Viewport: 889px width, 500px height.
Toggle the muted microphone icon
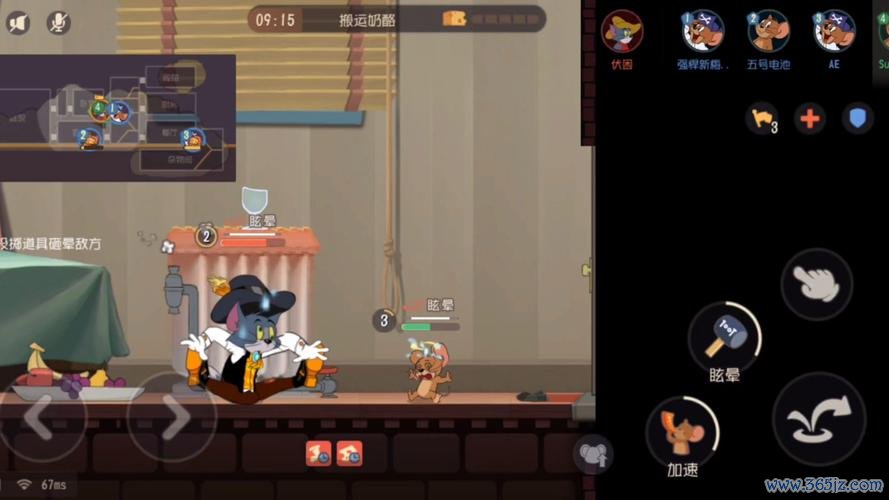(x=58, y=22)
